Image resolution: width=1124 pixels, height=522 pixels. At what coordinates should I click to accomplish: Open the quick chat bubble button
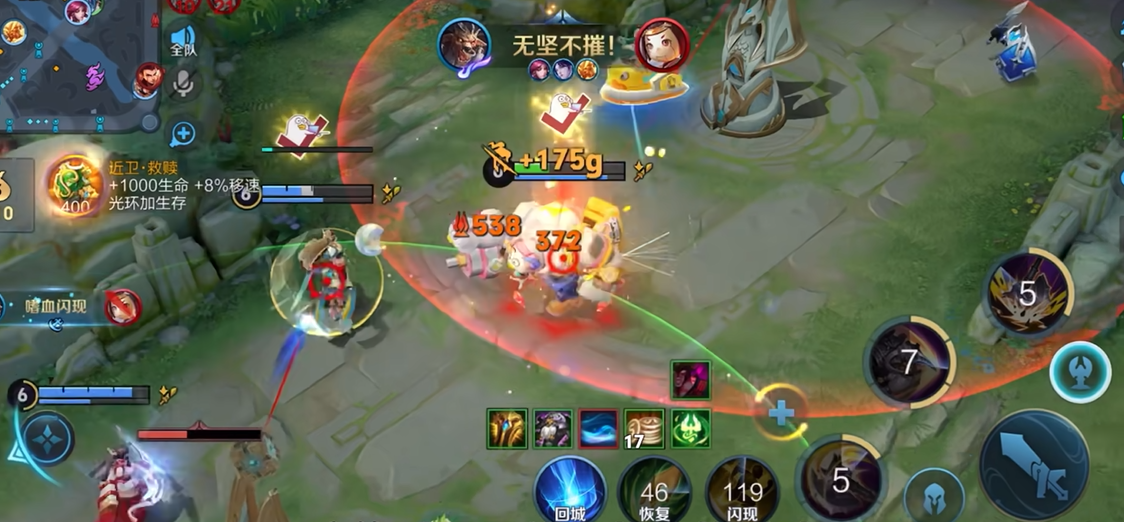click(183, 133)
